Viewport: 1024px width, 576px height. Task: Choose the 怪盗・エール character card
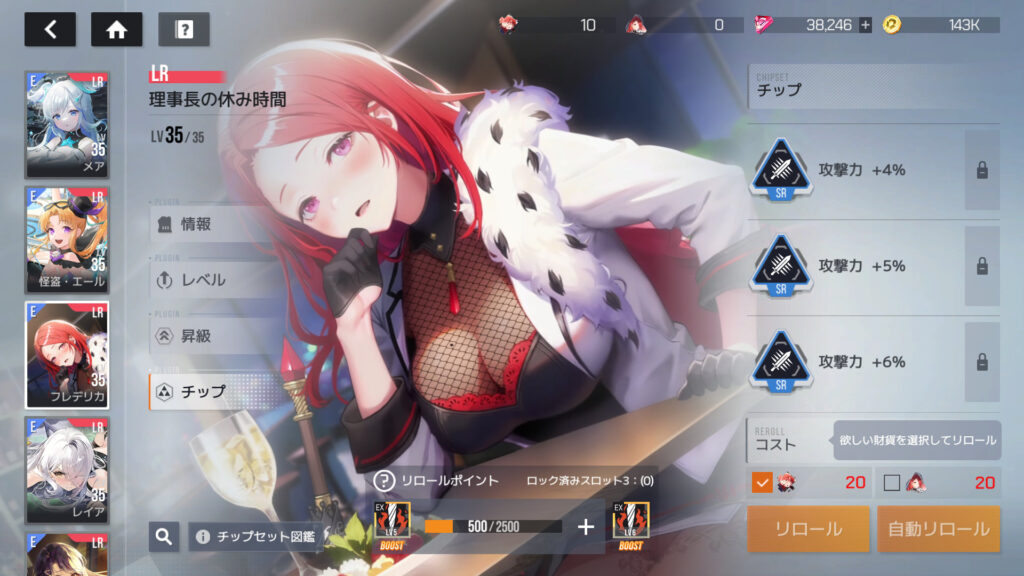click(x=66, y=239)
